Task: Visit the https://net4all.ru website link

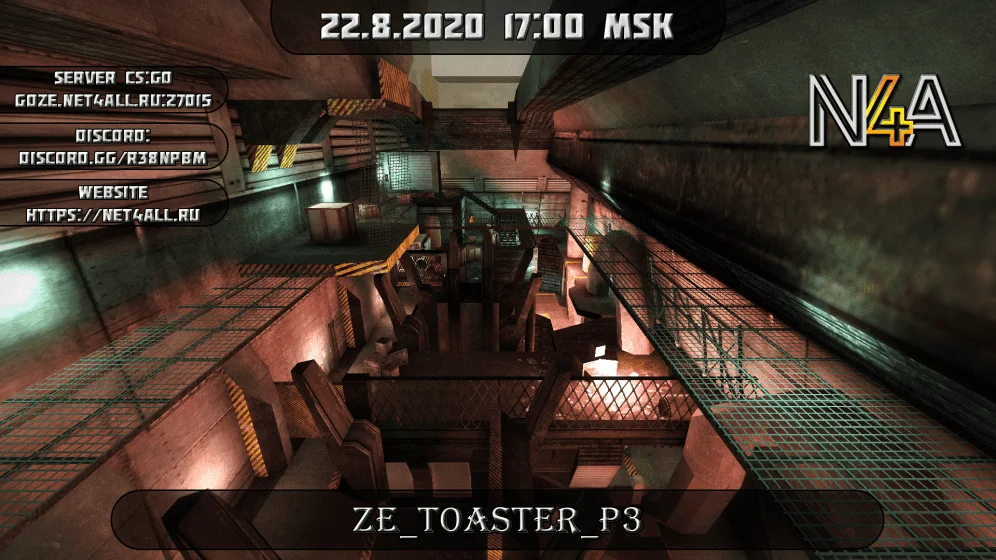Action: (x=114, y=215)
